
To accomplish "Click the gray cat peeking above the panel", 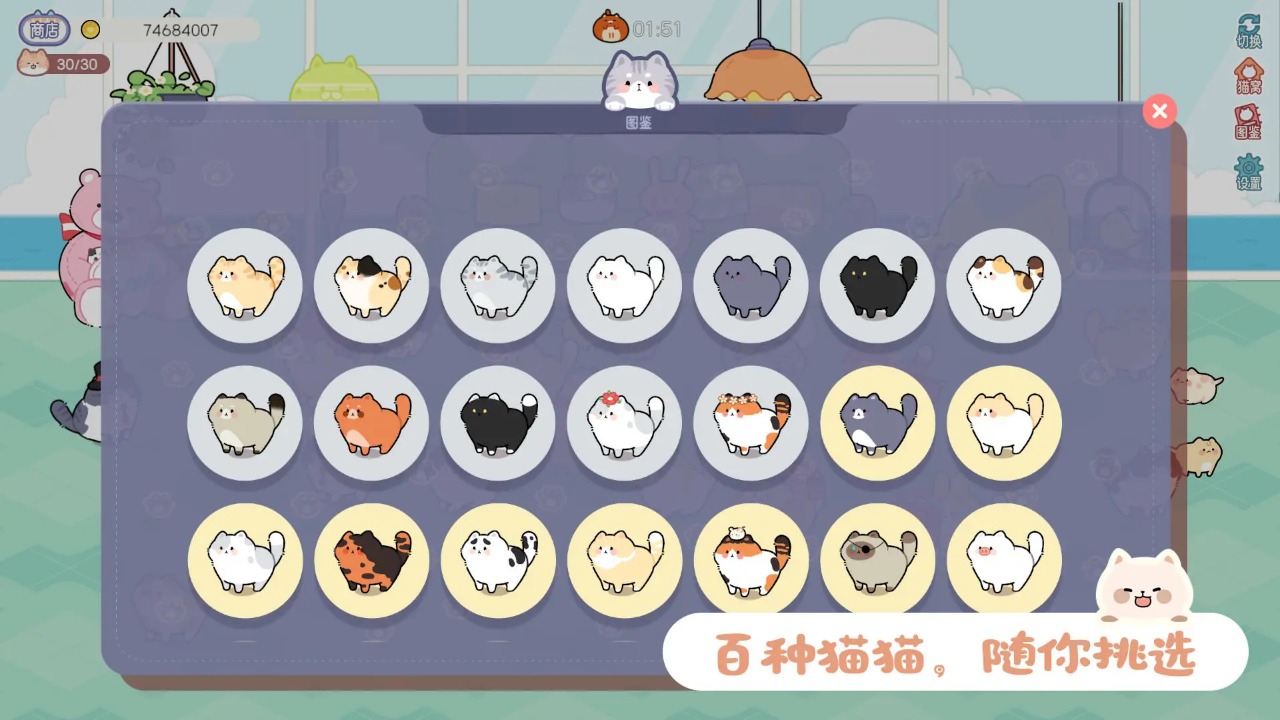I will [640, 80].
